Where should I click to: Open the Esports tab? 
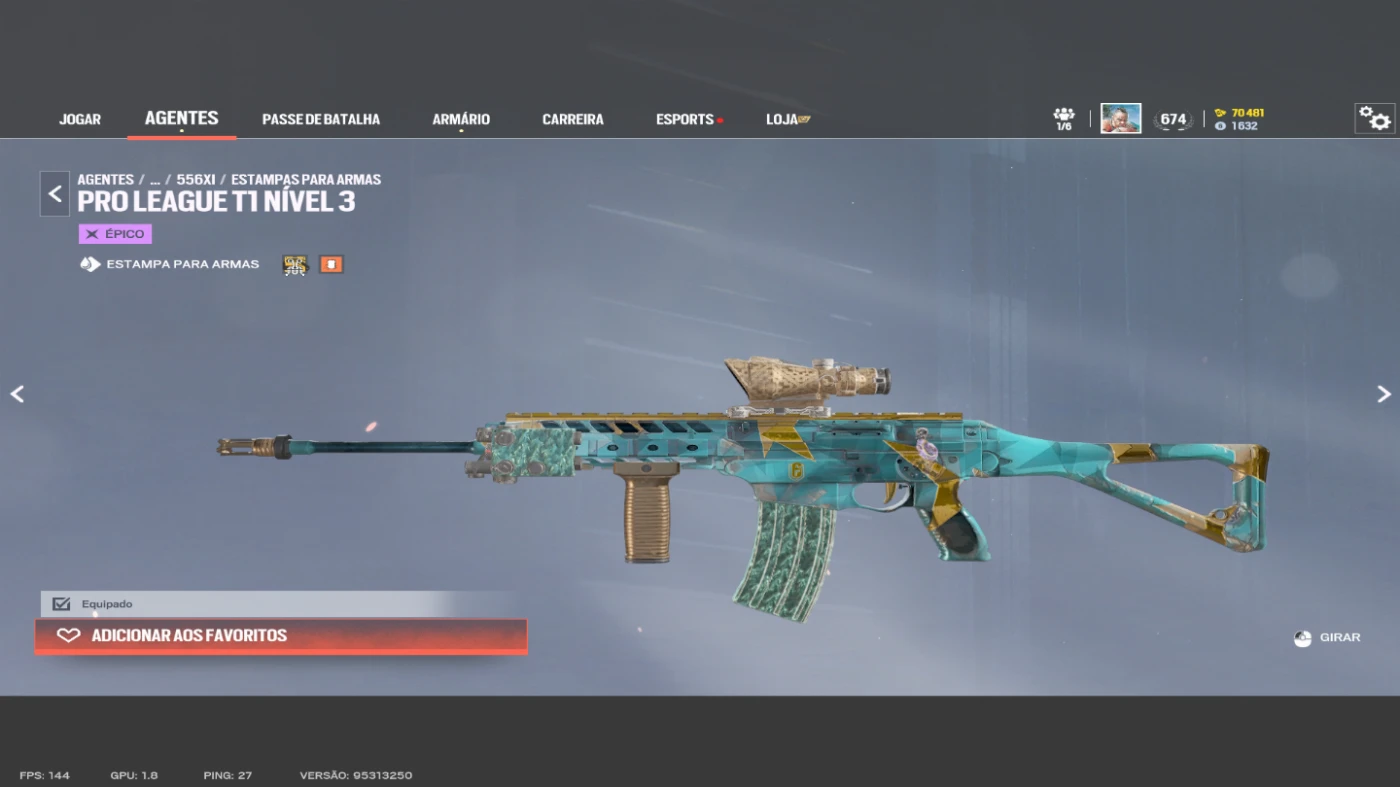point(686,119)
